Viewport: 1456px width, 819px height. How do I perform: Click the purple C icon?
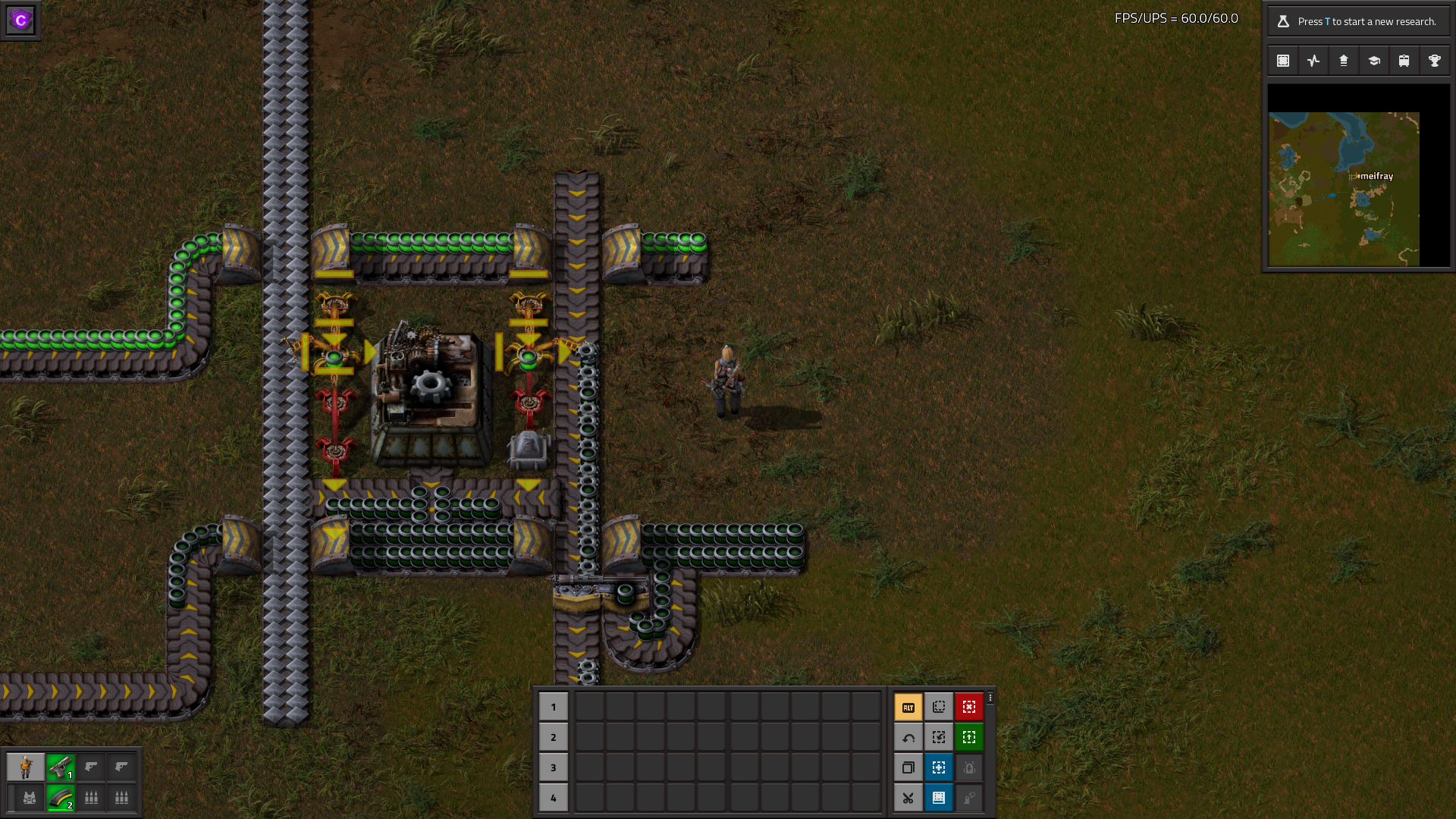point(20,20)
